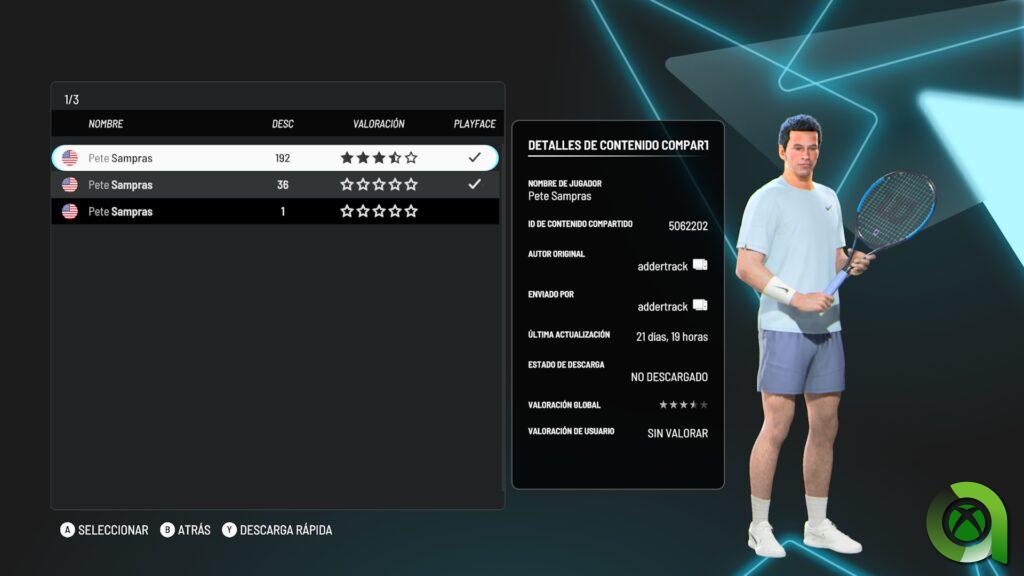Sort list by the PLAYFACE column header
Viewport: 1024px width, 576px height.
[474, 124]
